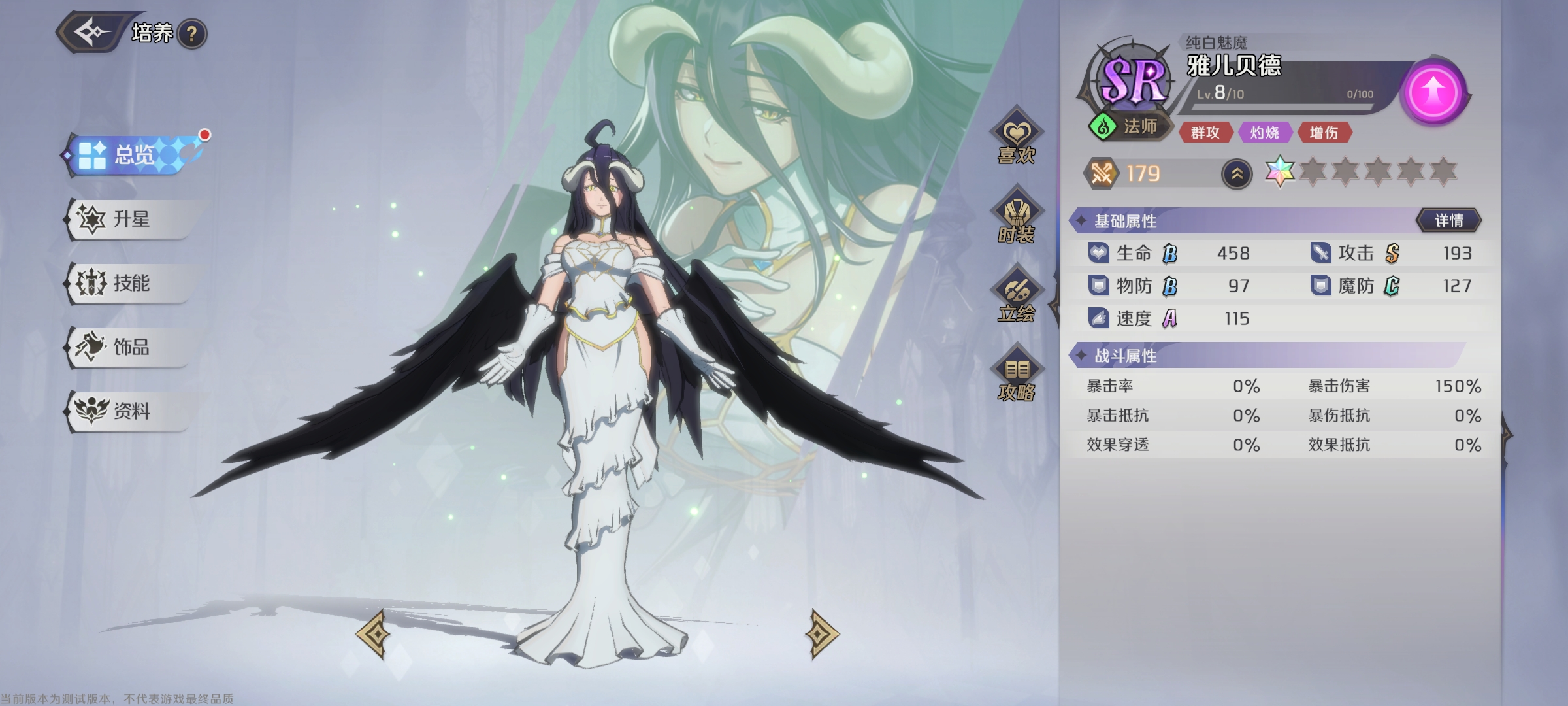The height and width of the screenshot is (706, 1568).
Task: Click the pink level-up arrow button
Action: 1434,92
